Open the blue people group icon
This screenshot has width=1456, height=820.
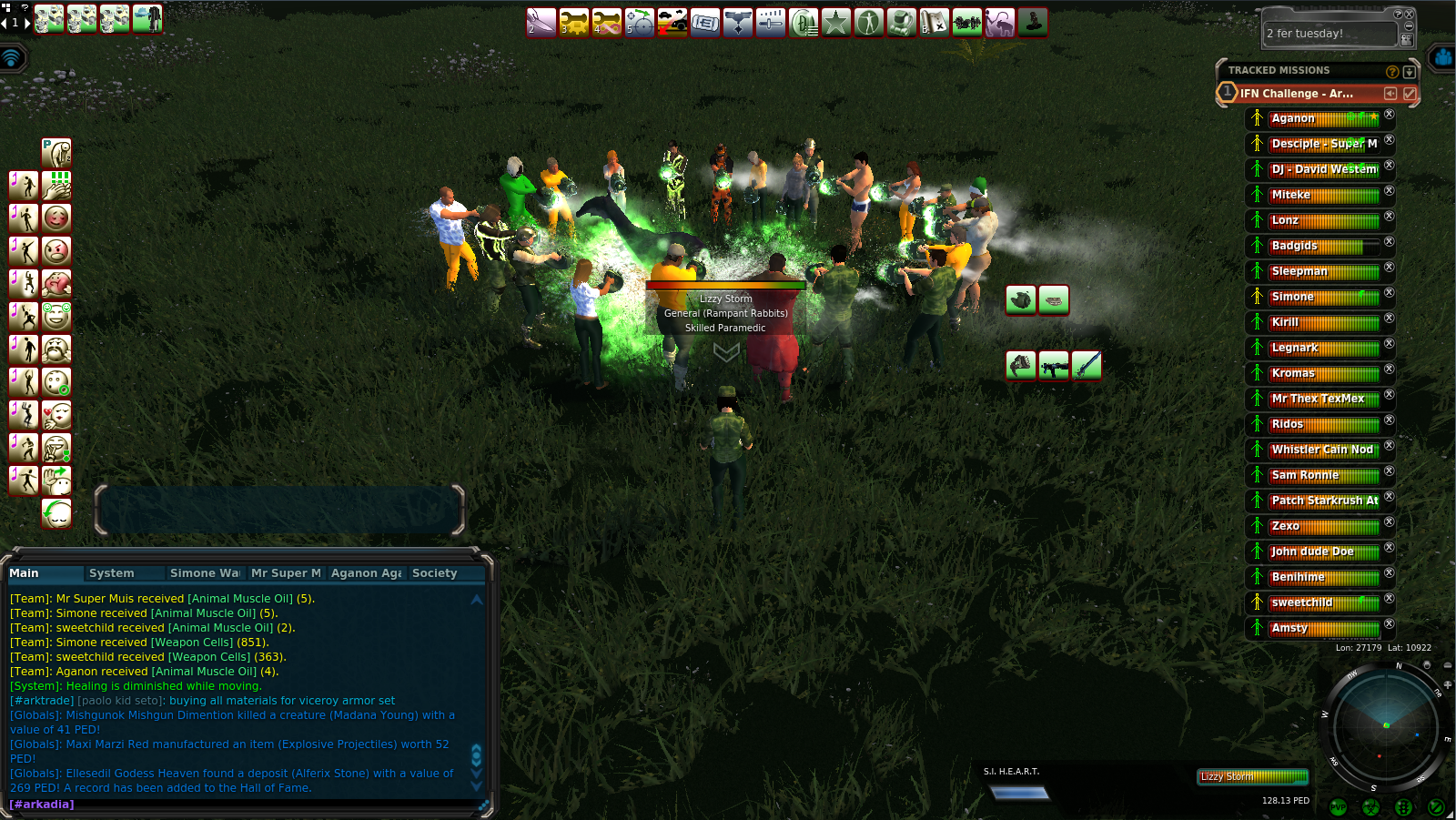[x=1443, y=58]
